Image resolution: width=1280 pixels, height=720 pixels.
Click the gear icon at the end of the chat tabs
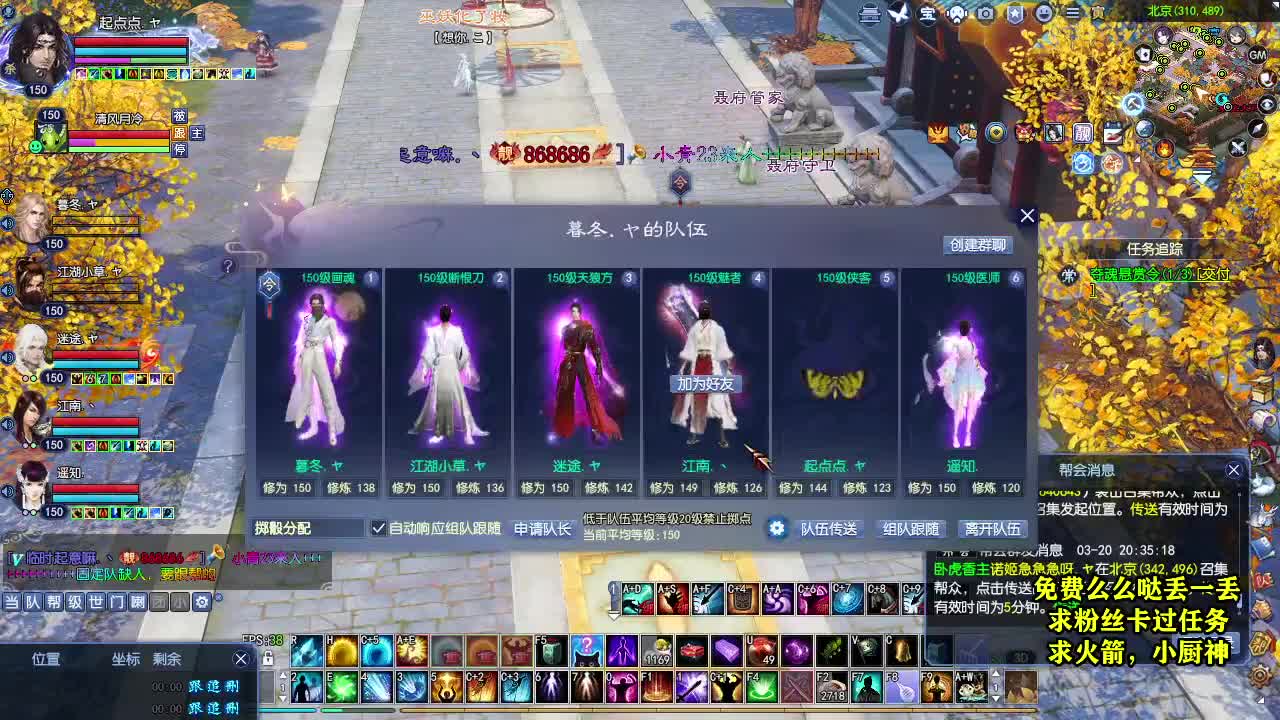(x=201, y=602)
